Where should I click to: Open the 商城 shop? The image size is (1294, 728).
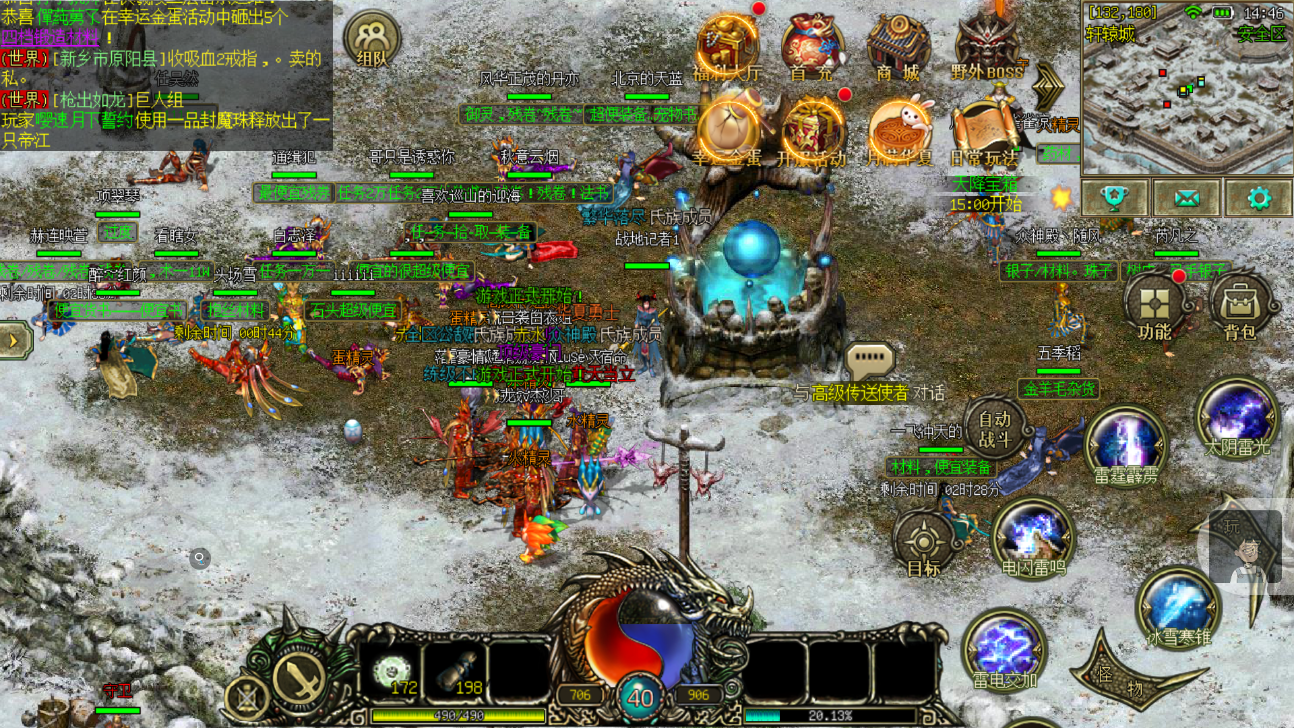click(897, 45)
